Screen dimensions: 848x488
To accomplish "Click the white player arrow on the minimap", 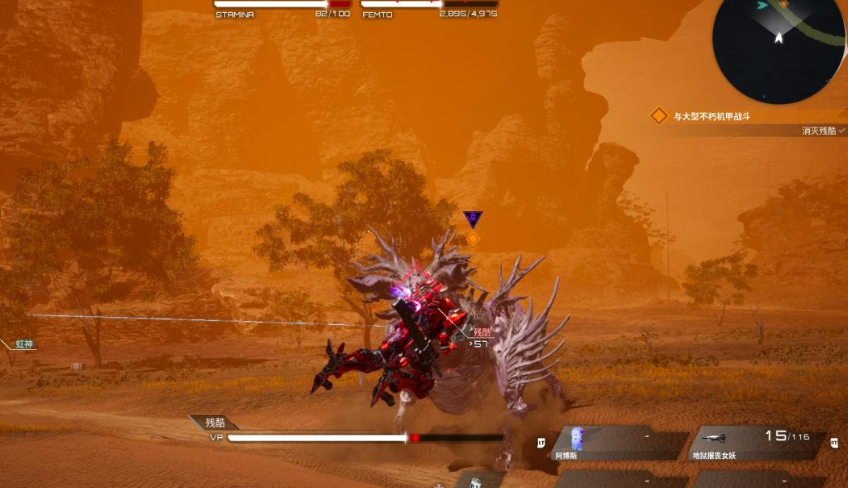I will click(x=778, y=37).
